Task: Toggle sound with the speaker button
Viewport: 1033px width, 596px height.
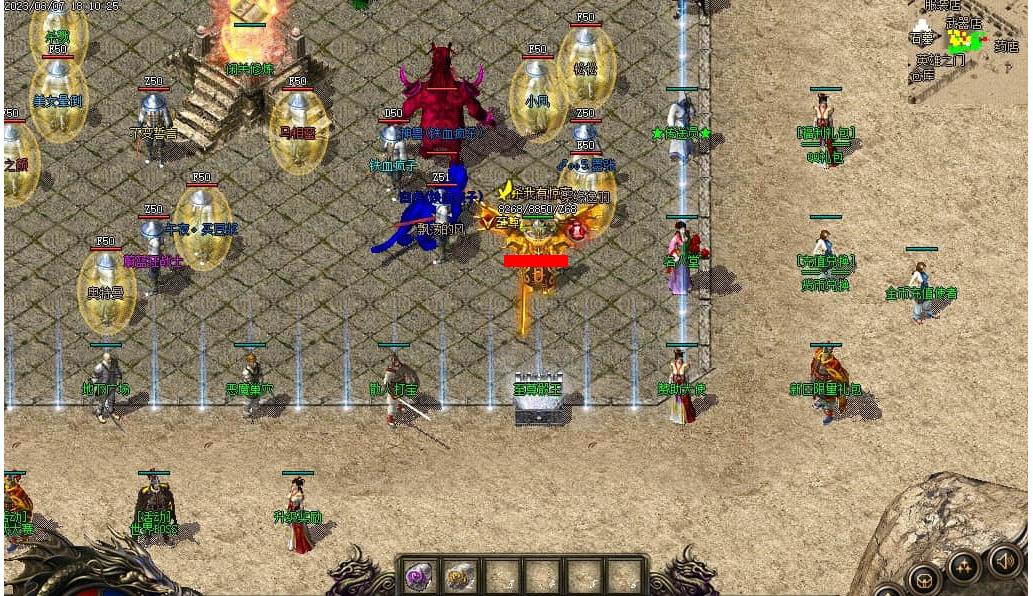Action: tap(1004, 559)
